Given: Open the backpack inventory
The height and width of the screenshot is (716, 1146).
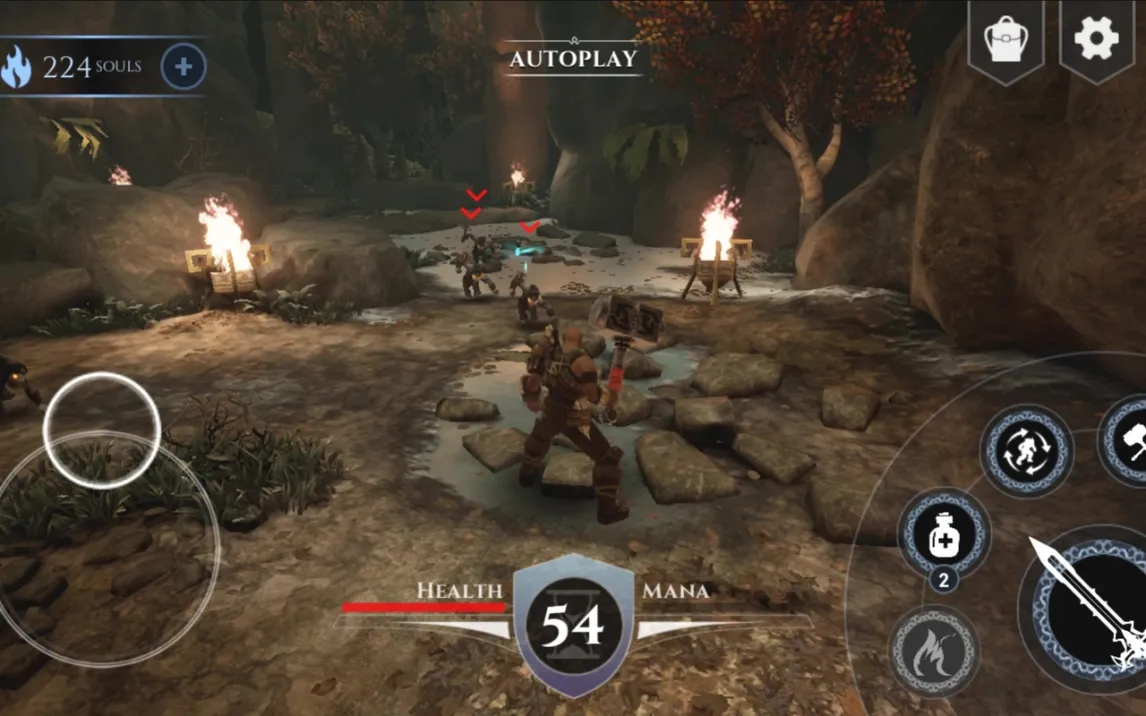Looking at the screenshot, I should click(x=1005, y=39).
